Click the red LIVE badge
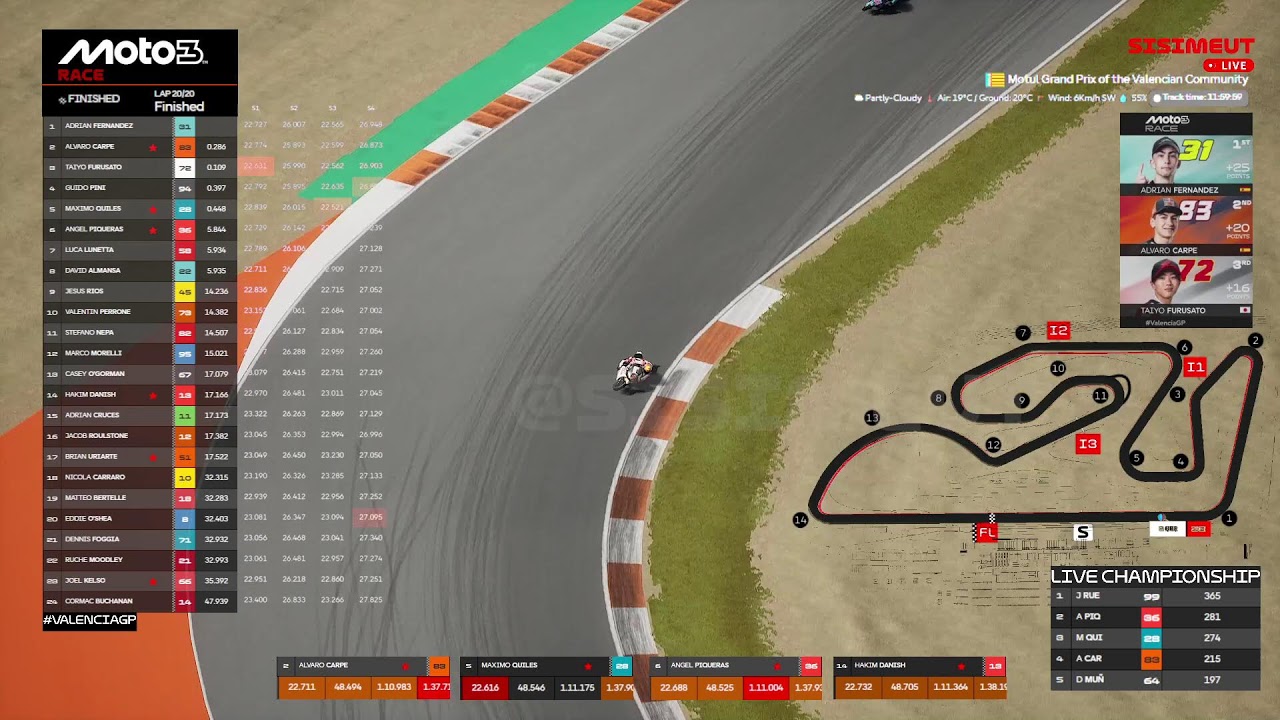Image resolution: width=1280 pixels, height=720 pixels. [1228, 65]
